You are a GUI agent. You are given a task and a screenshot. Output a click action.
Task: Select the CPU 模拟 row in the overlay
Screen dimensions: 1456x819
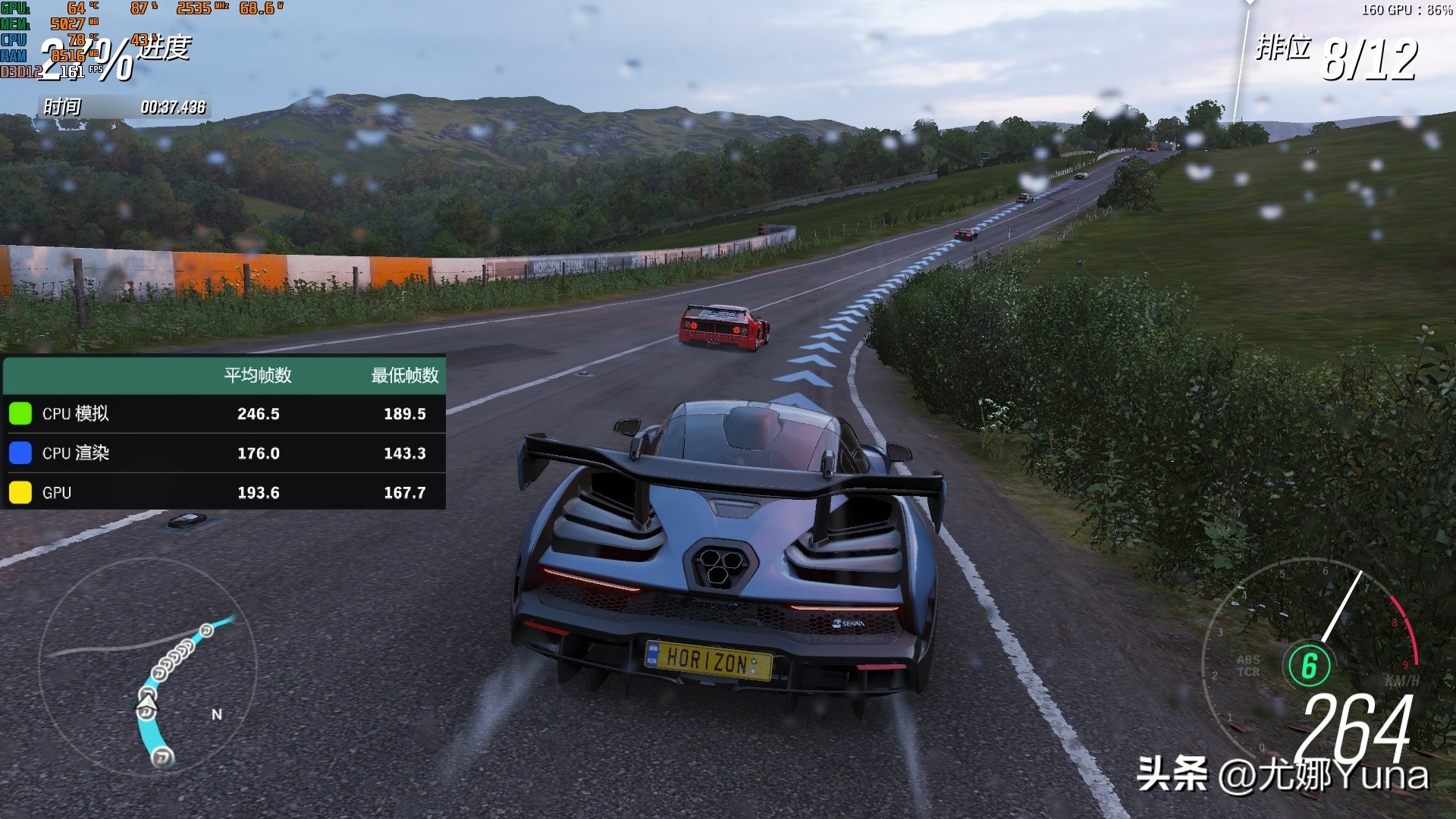tap(224, 414)
